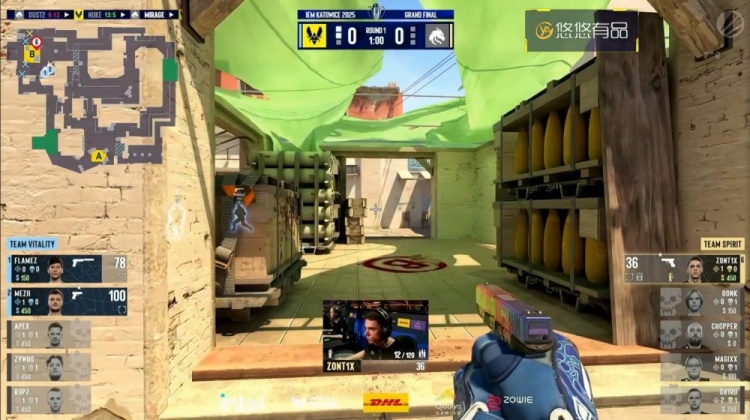Open the Team Vitality header label
The image size is (750, 420).
click(x=33, y=244)
